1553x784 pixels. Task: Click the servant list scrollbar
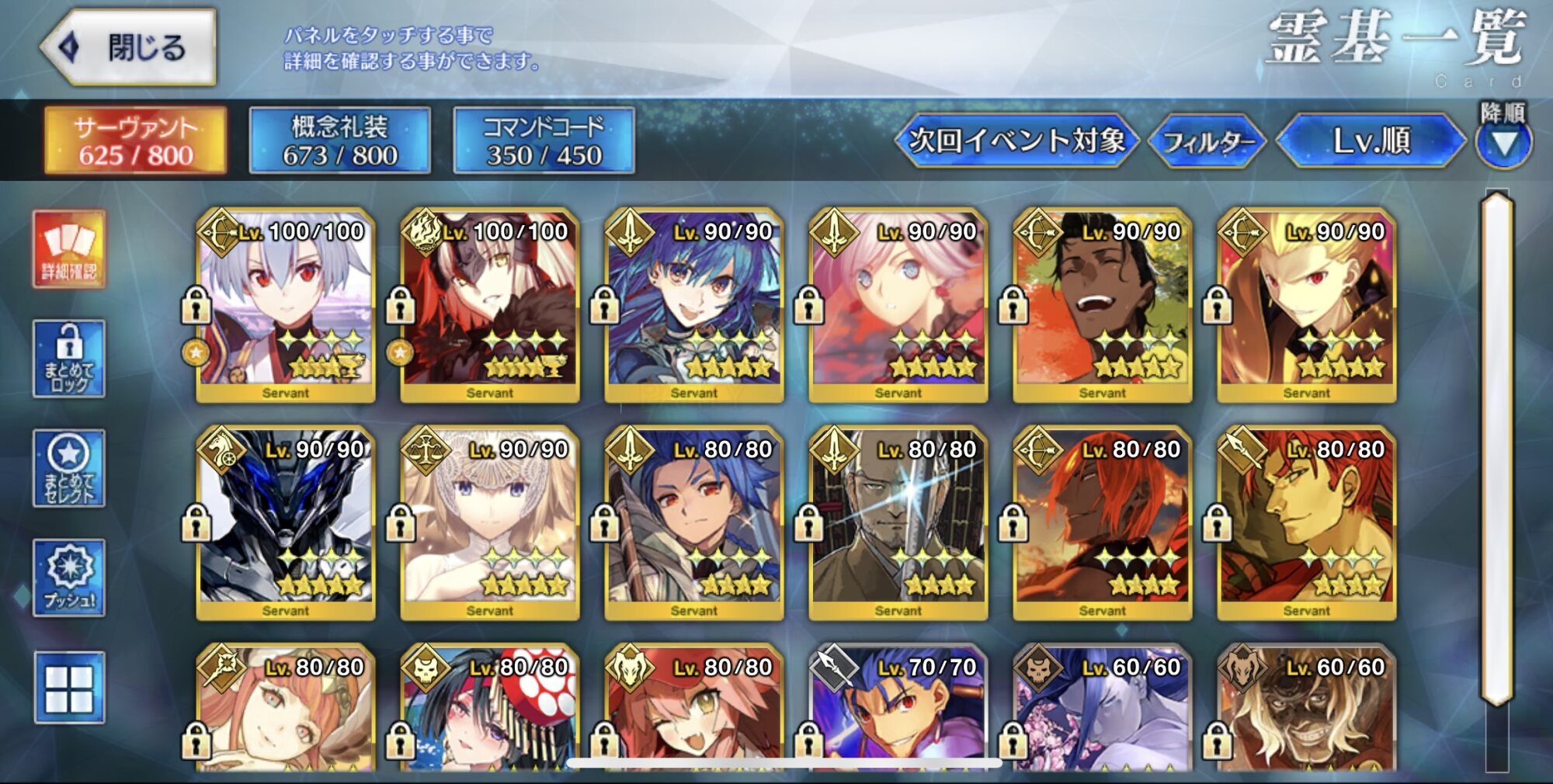click(1497, 450)
